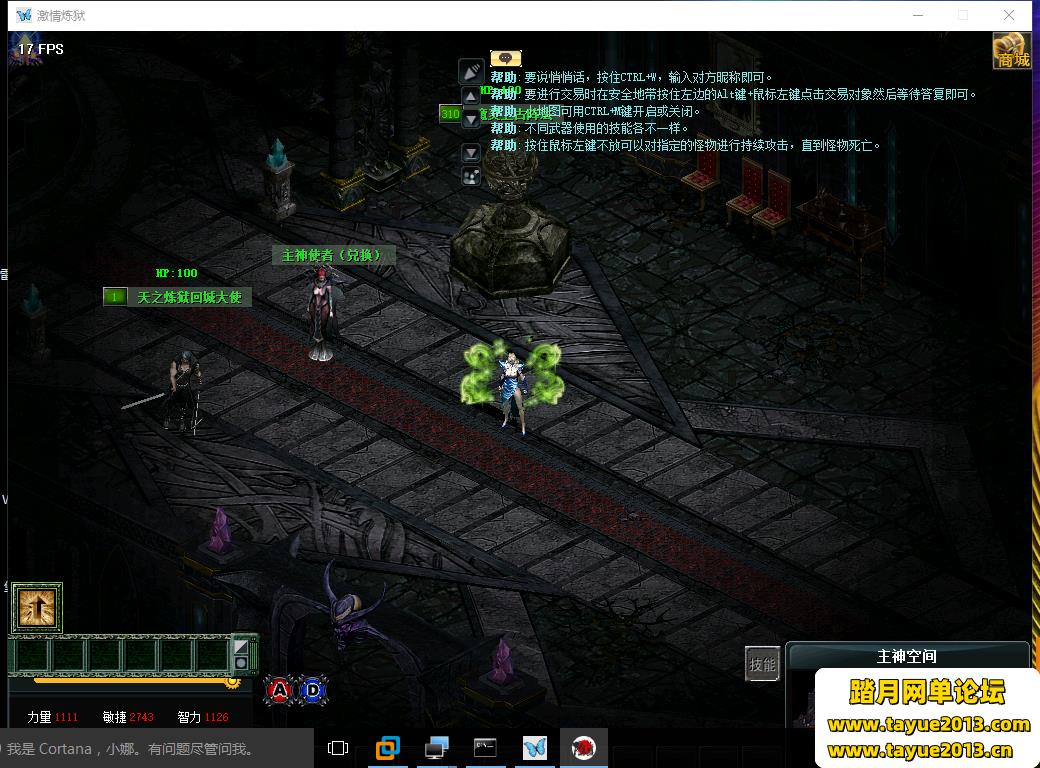The image size is (1040, 768).
Task: Select the 主神使者（兑换） NPC label
Action: pos(332,255)
